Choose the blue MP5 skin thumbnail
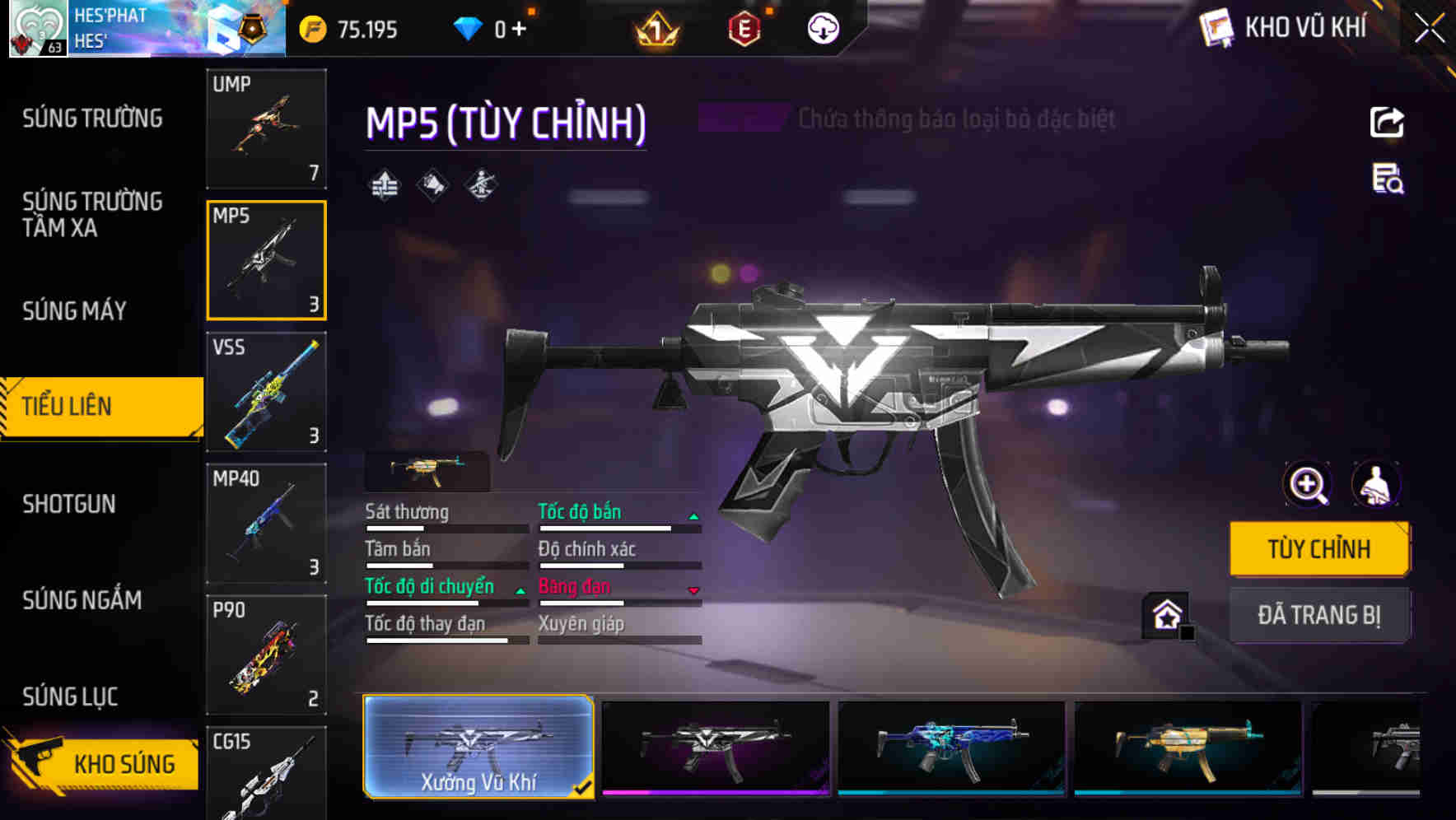The image size is (1456, 820). (951, 747)
